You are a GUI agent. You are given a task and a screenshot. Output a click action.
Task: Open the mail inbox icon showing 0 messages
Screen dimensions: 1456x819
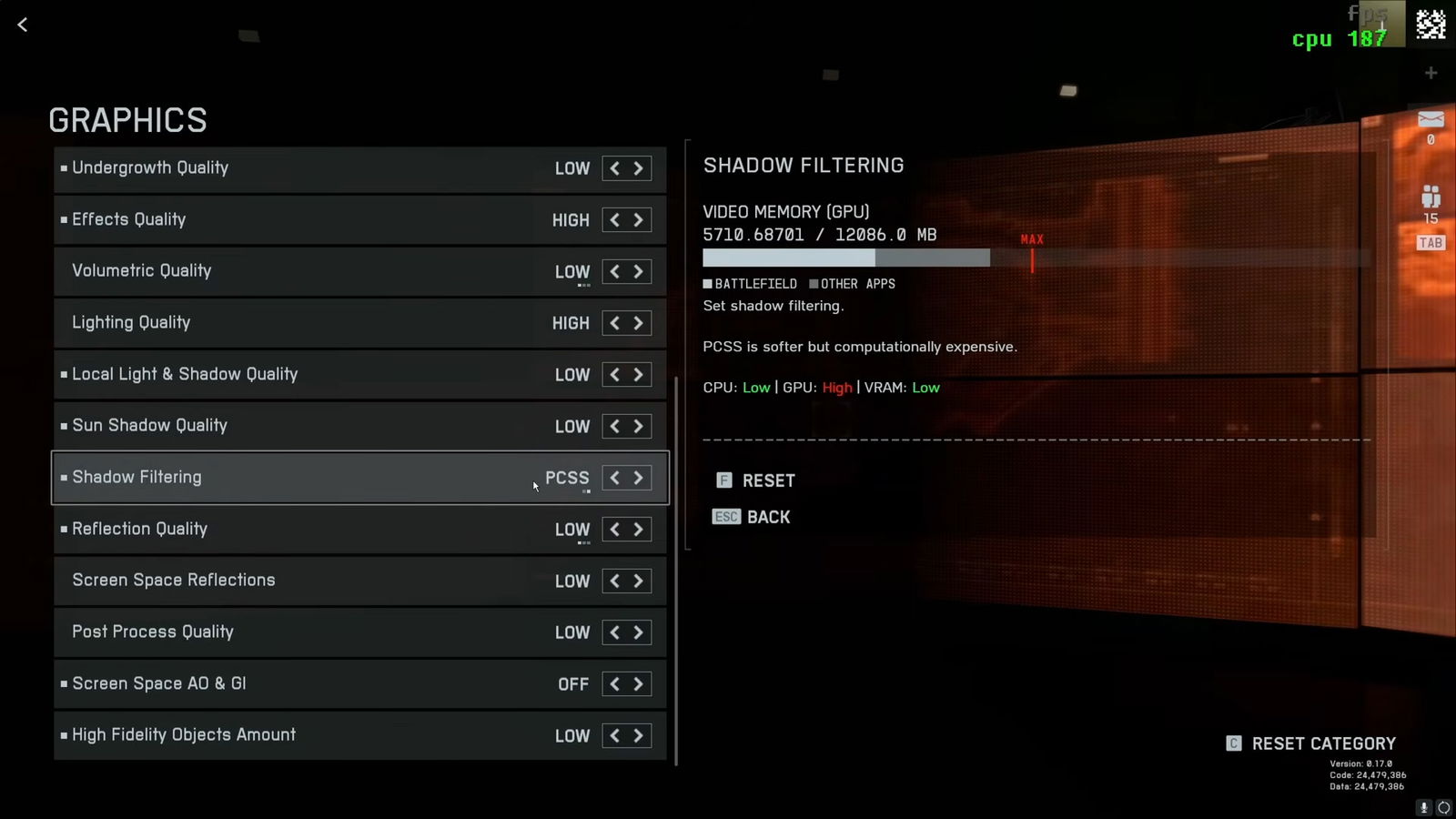1431,119
